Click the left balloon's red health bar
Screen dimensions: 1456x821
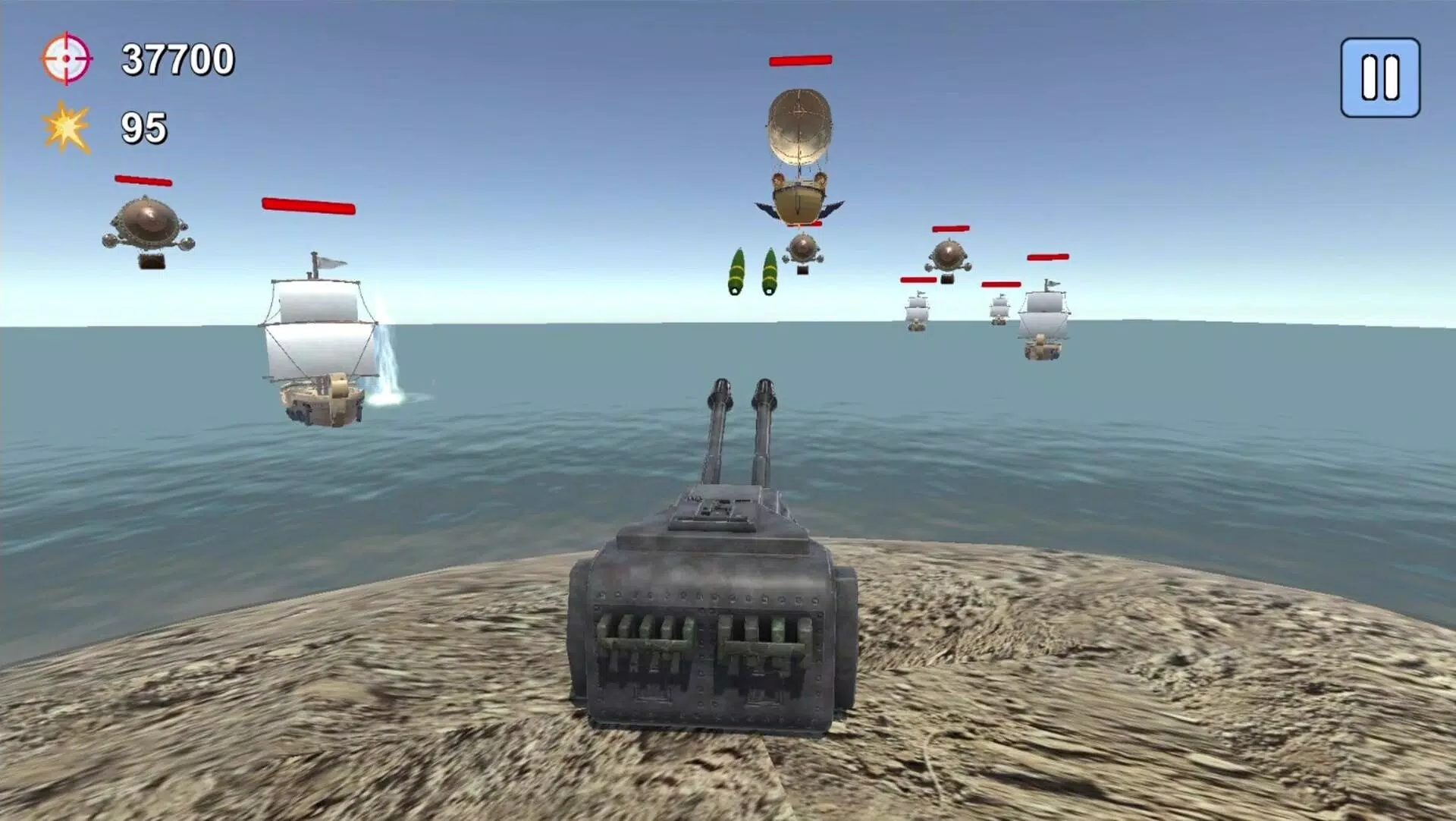coord(143,180)
